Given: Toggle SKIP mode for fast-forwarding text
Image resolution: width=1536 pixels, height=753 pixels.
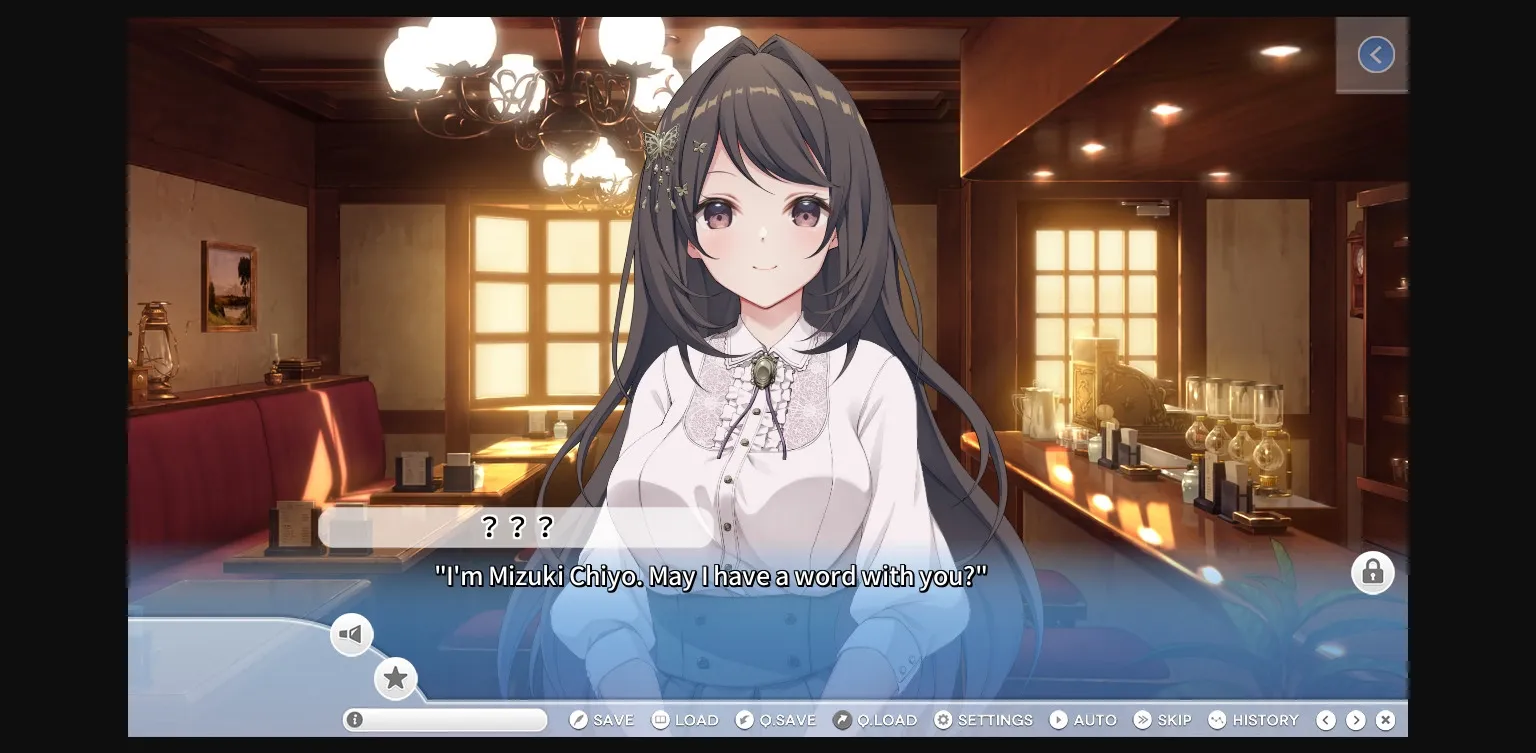Looking at the screenshot, I should pos(1163,719).
